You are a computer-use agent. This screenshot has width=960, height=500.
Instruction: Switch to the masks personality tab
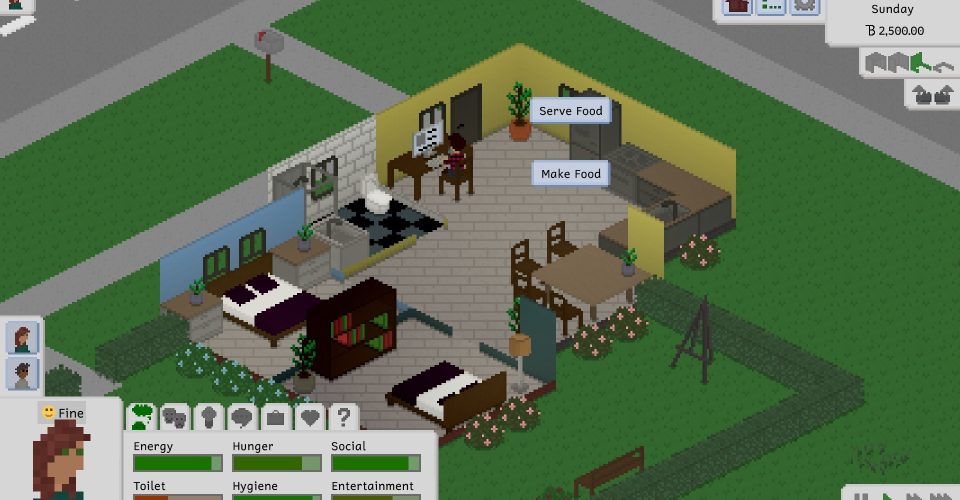174,416
